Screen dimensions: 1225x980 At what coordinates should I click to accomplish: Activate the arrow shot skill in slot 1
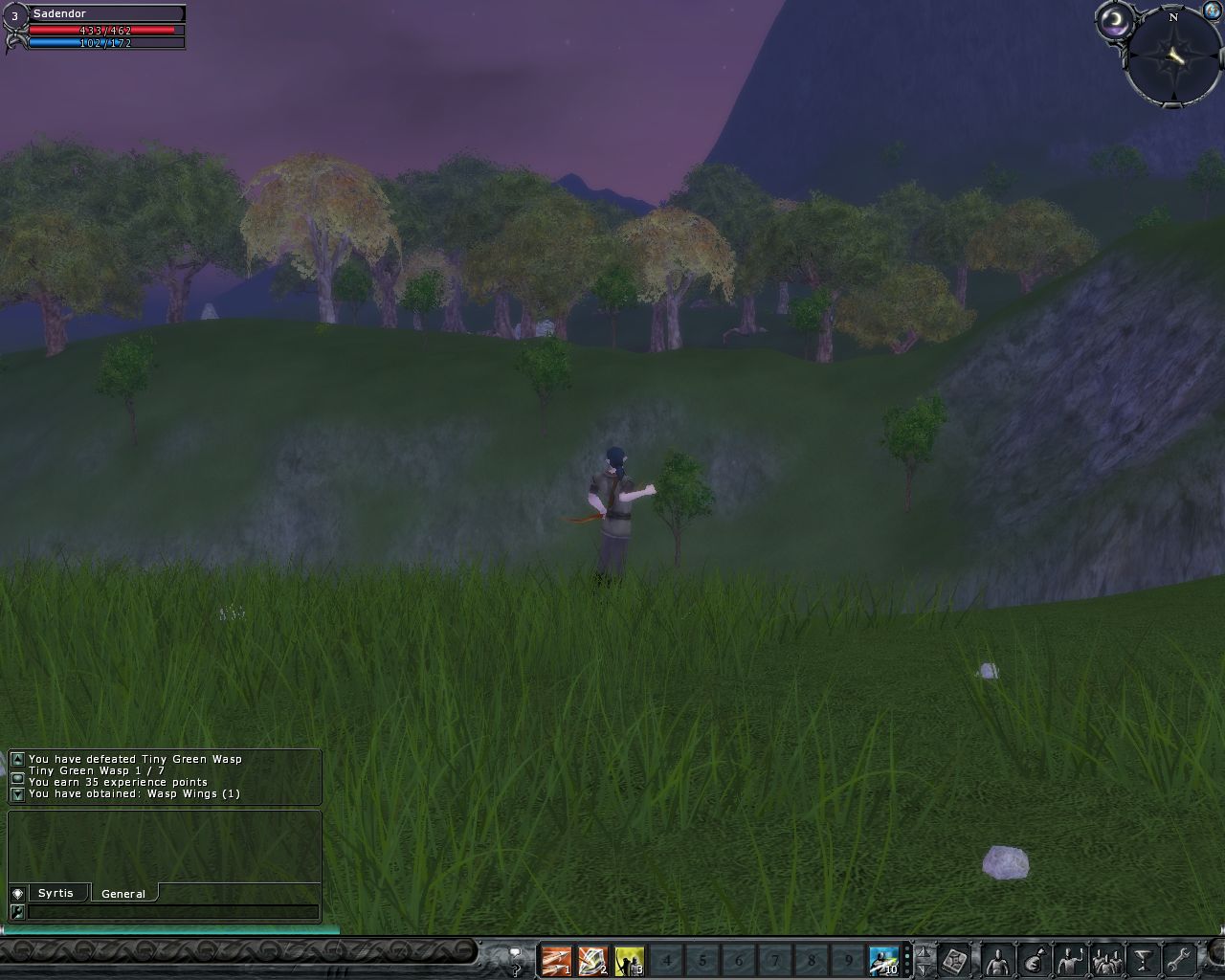[556, 960]
